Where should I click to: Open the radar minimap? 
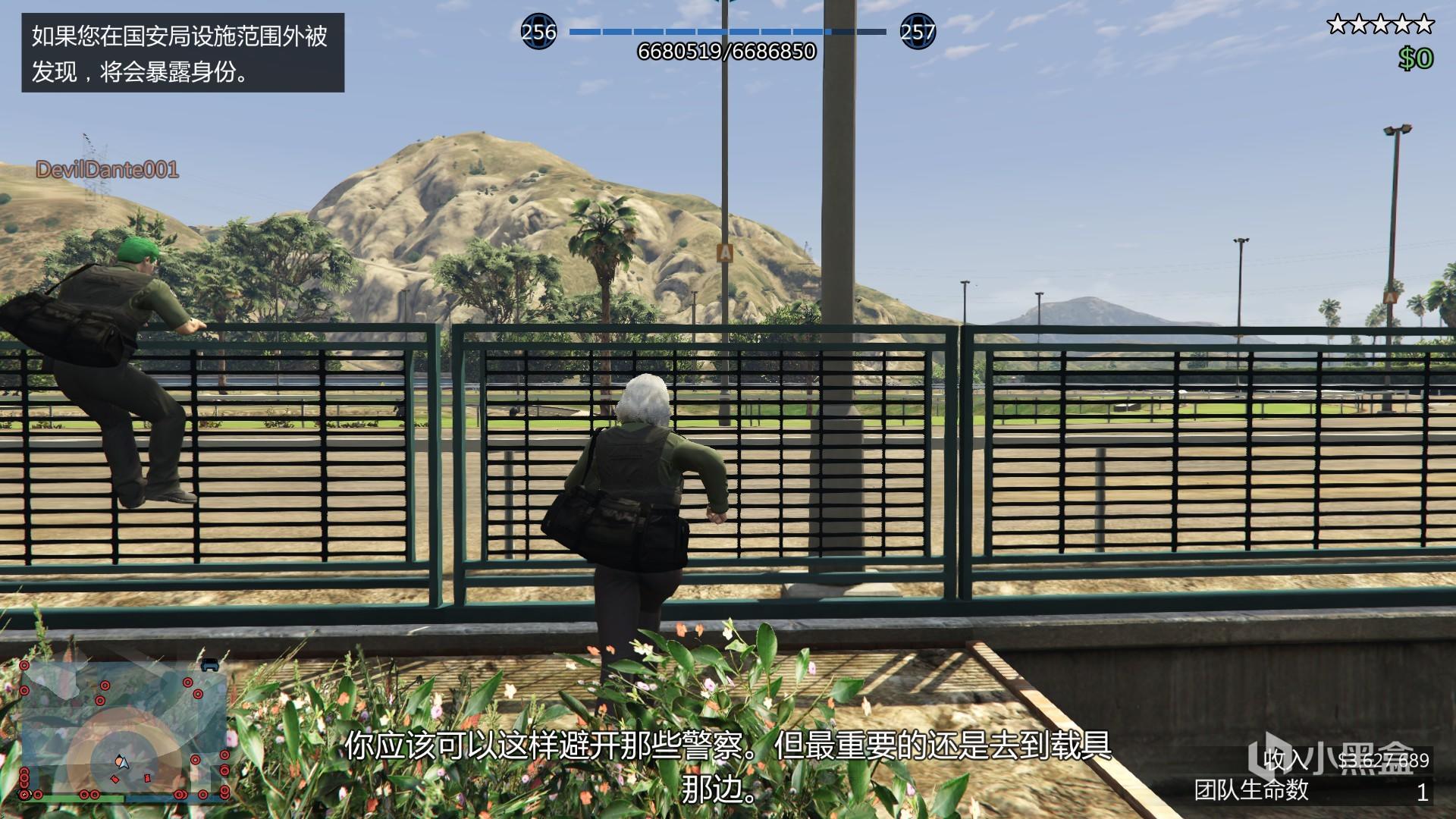coord(125,730)
